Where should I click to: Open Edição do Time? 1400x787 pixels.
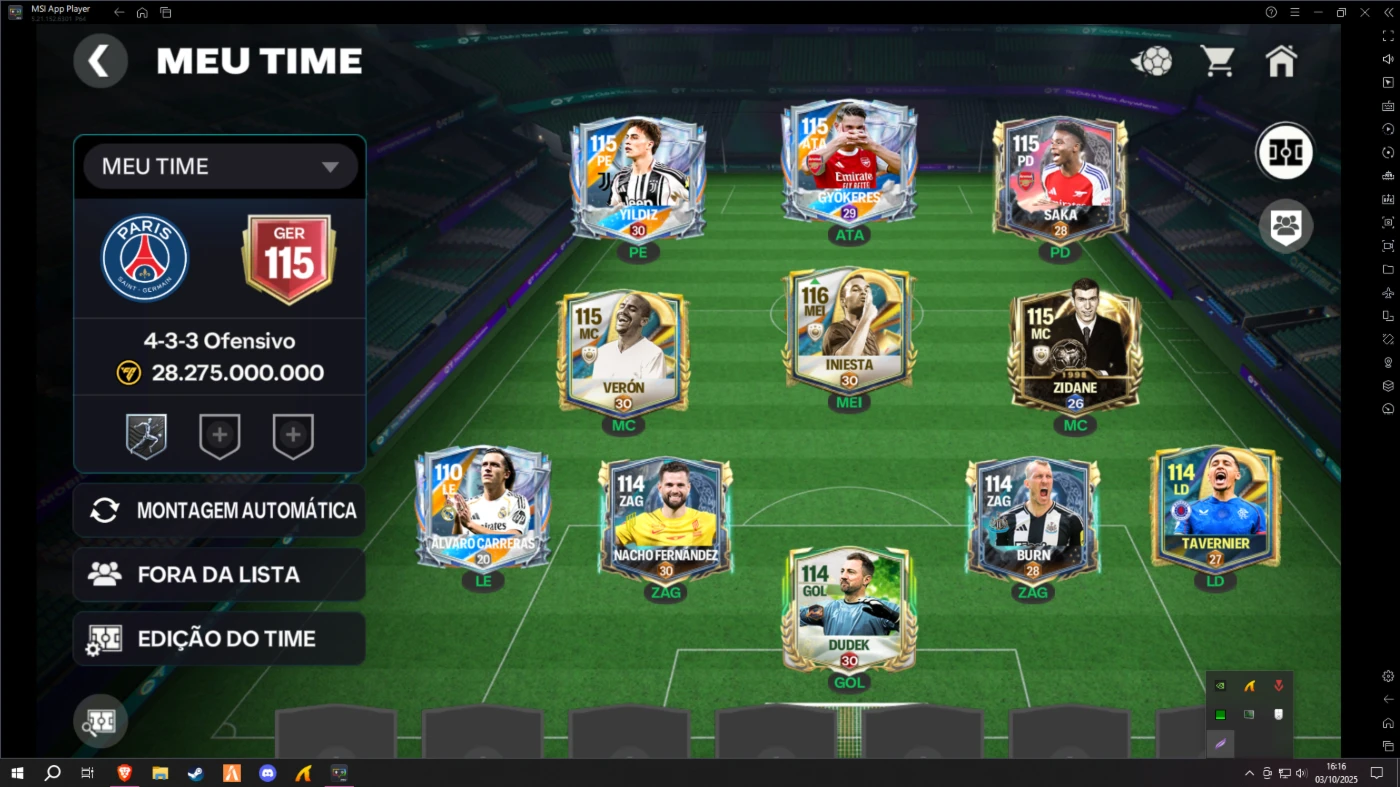point(220,639)
